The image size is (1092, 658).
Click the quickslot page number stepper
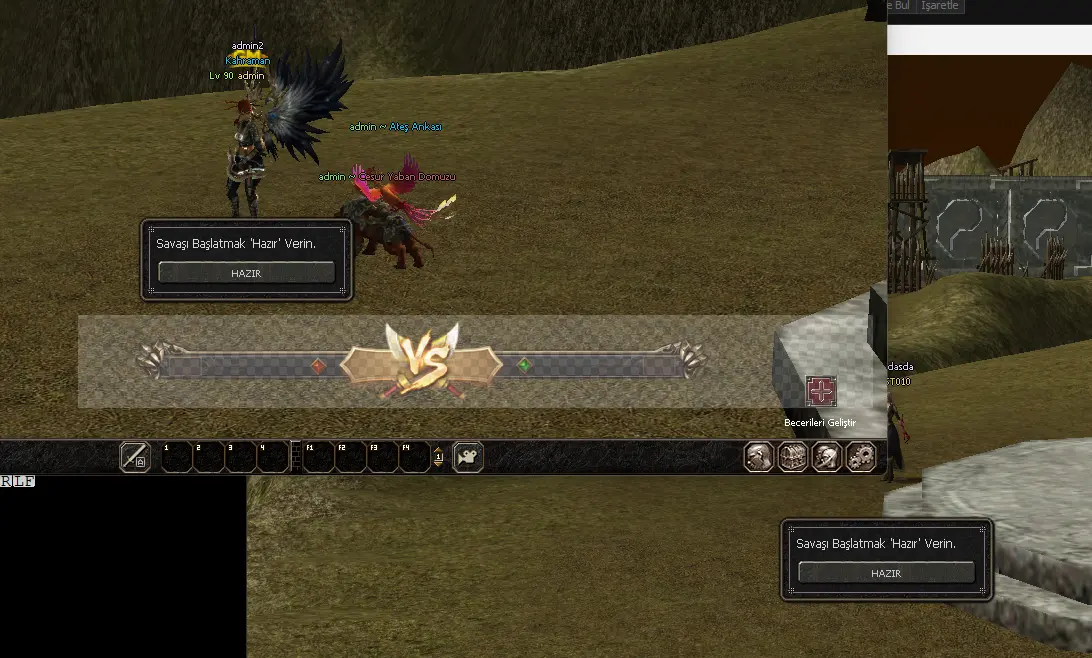point(438,458)
